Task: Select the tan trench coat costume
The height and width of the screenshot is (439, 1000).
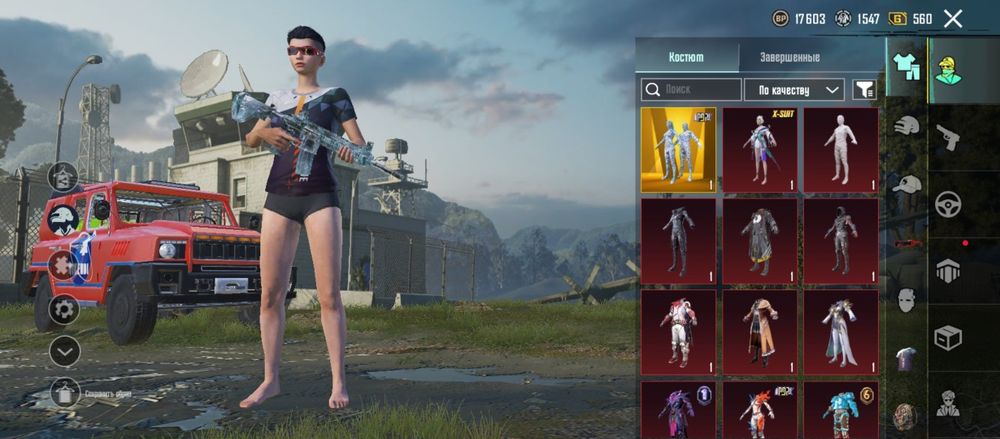Action: pos(759,331)
